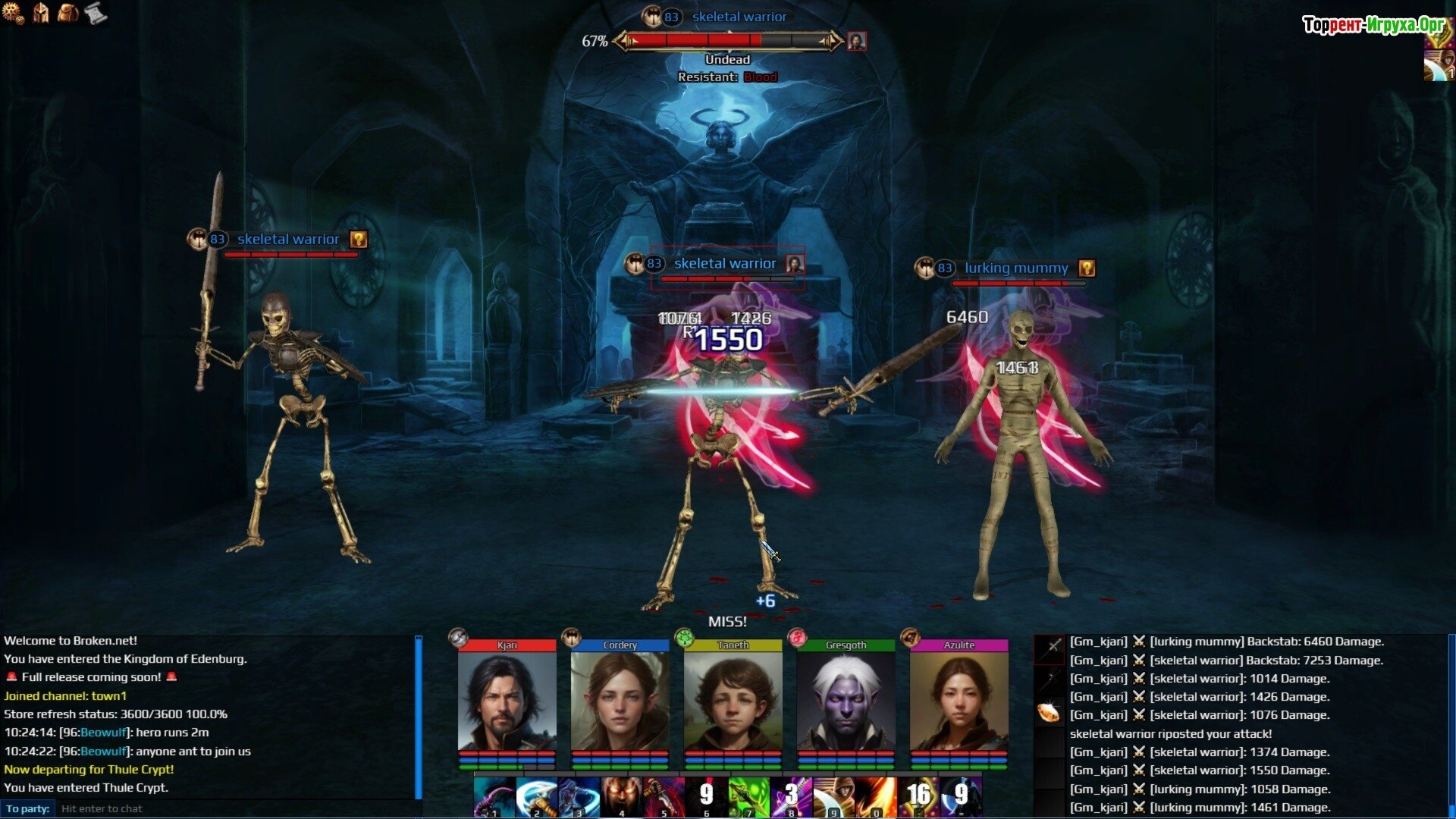Use the hooded rogue skill in slot 9
Image resolution: width=1456 pixels, height=819 pixels.
click(x=833, y=798)
